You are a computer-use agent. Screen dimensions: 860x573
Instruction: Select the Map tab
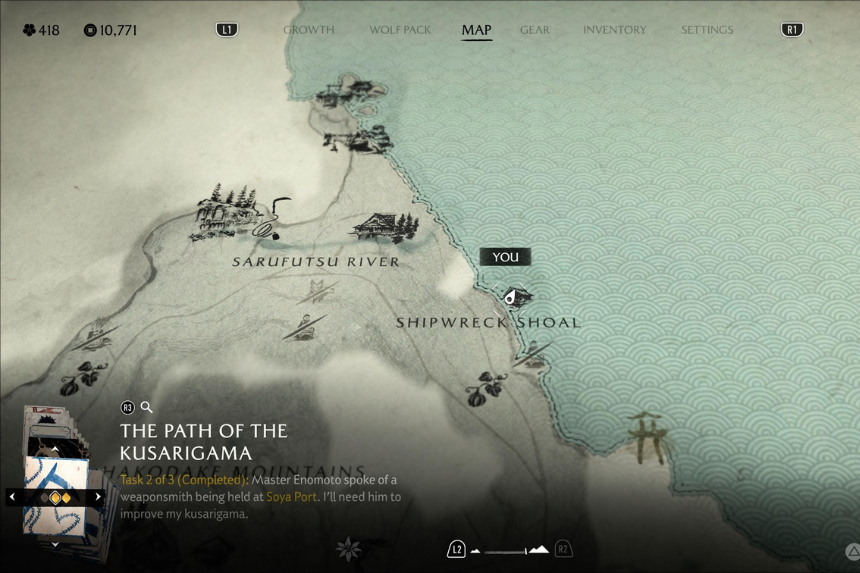(476, 30)
